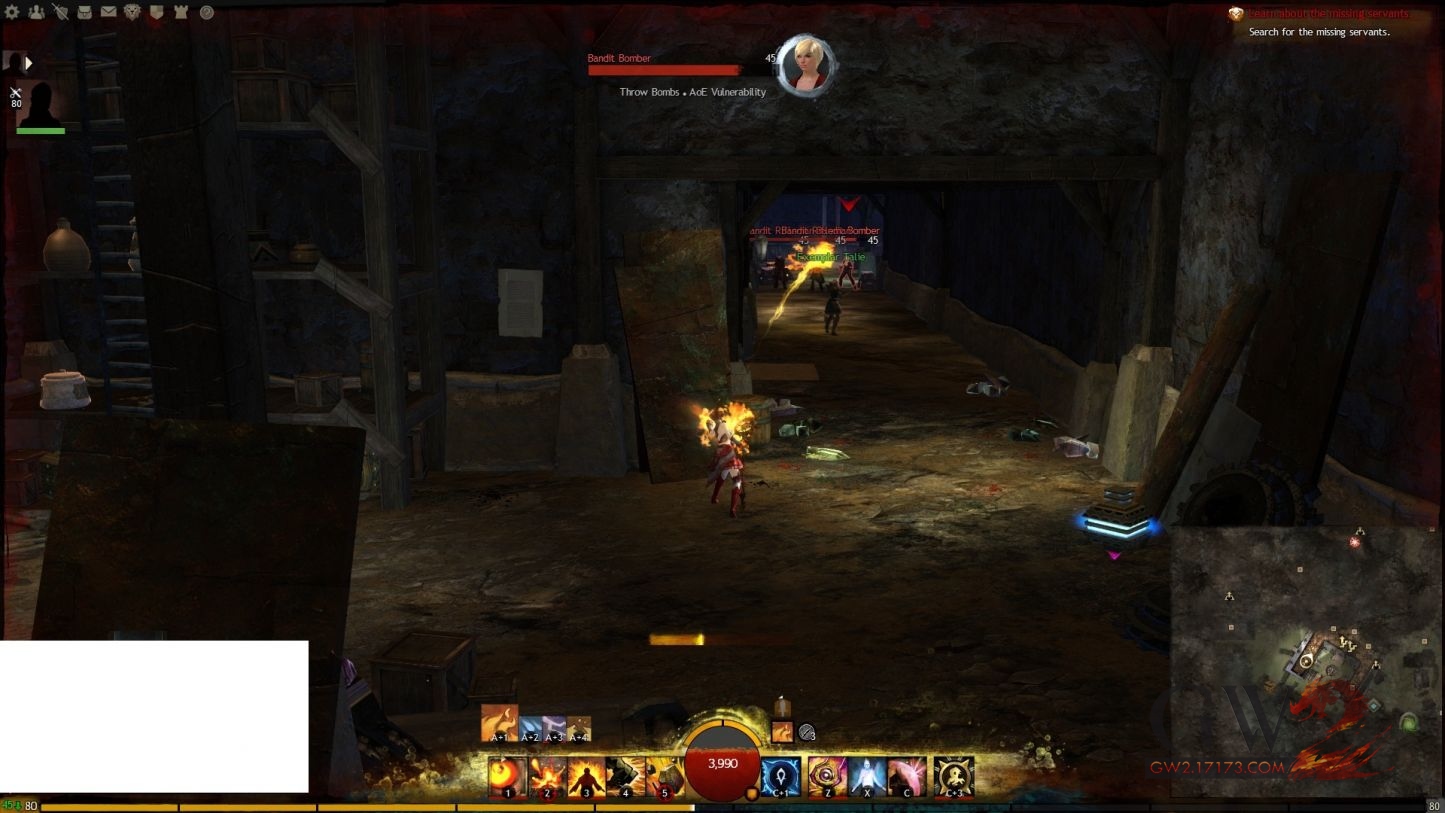Open the castle tower WvW icon
The height and width of the screenshot is (813, 1445).
click(180, 12)
